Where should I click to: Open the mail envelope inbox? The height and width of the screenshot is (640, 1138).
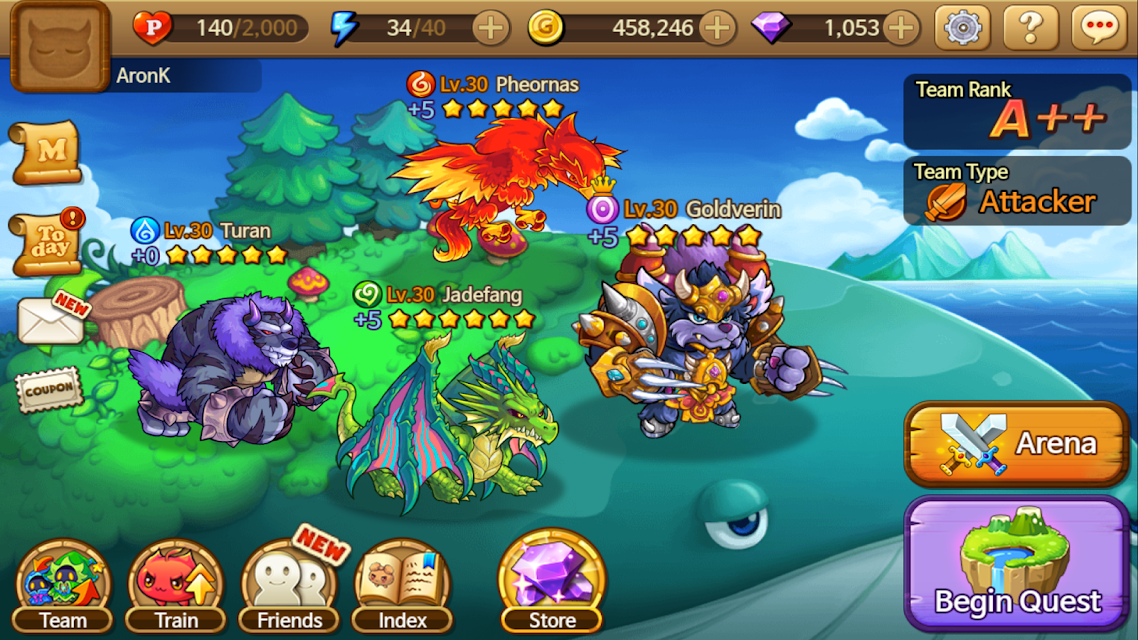(50, 320)
